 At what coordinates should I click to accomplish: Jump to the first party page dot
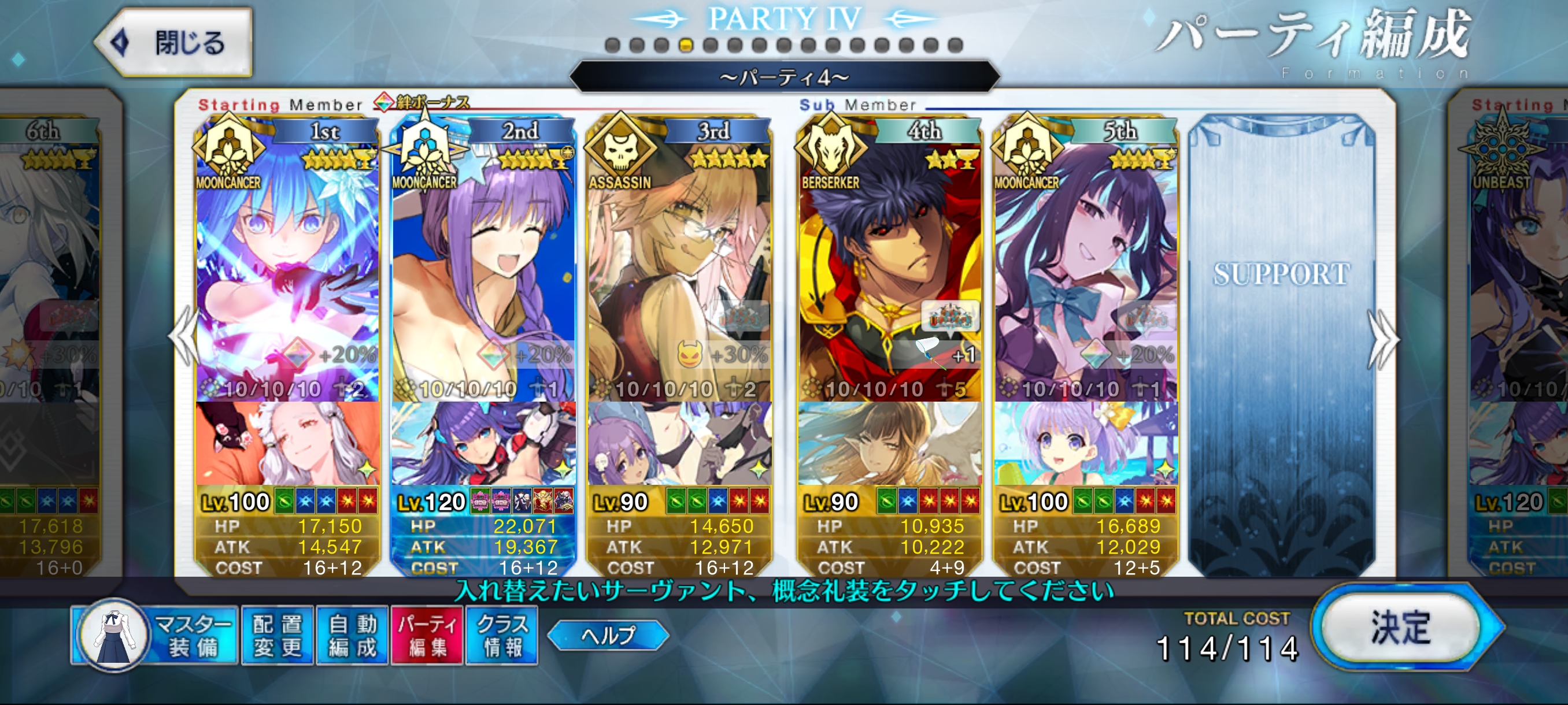[612, 45]
